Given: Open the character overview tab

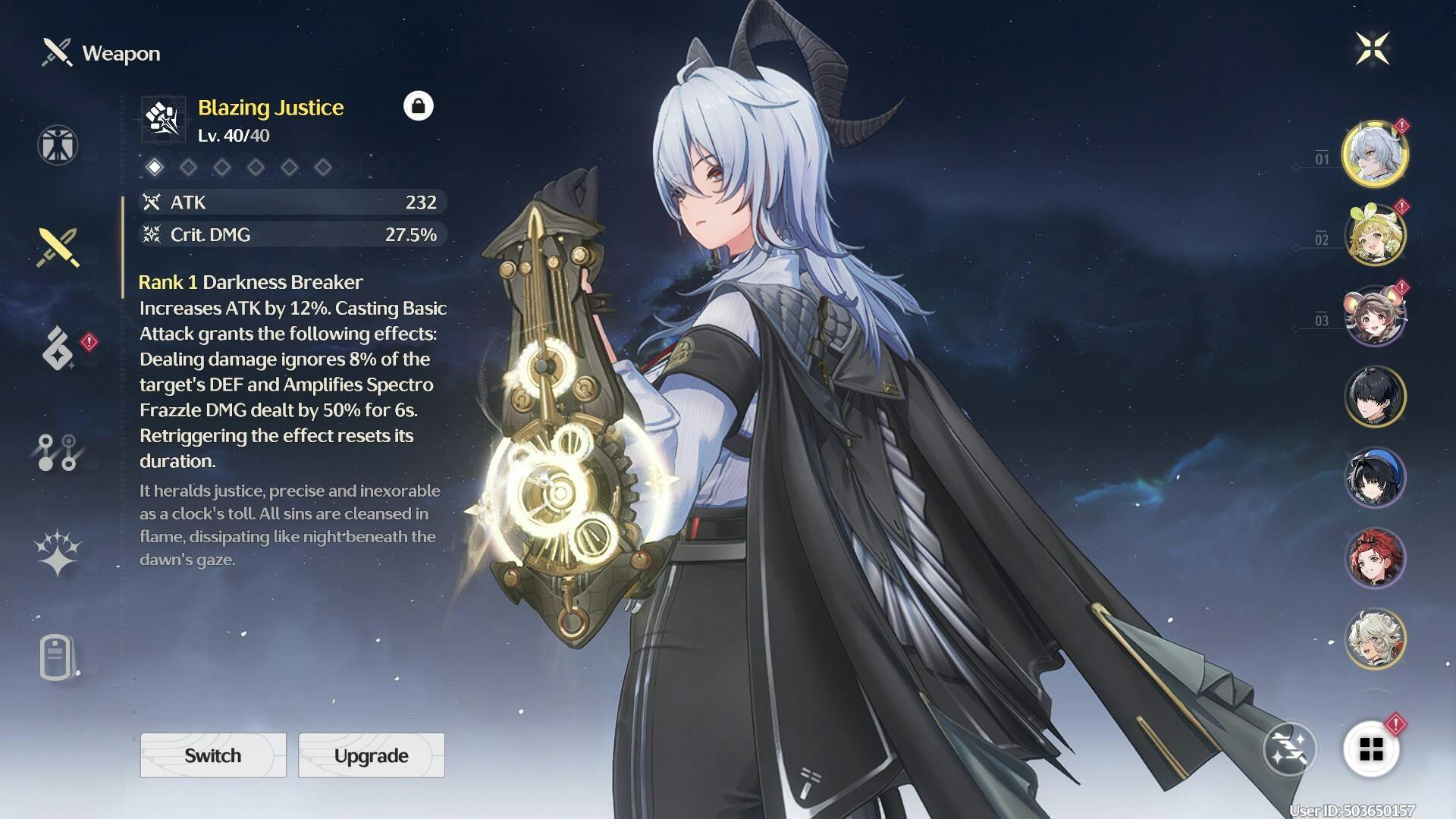Looking at the screenshot, I should [x=58, y=145].
